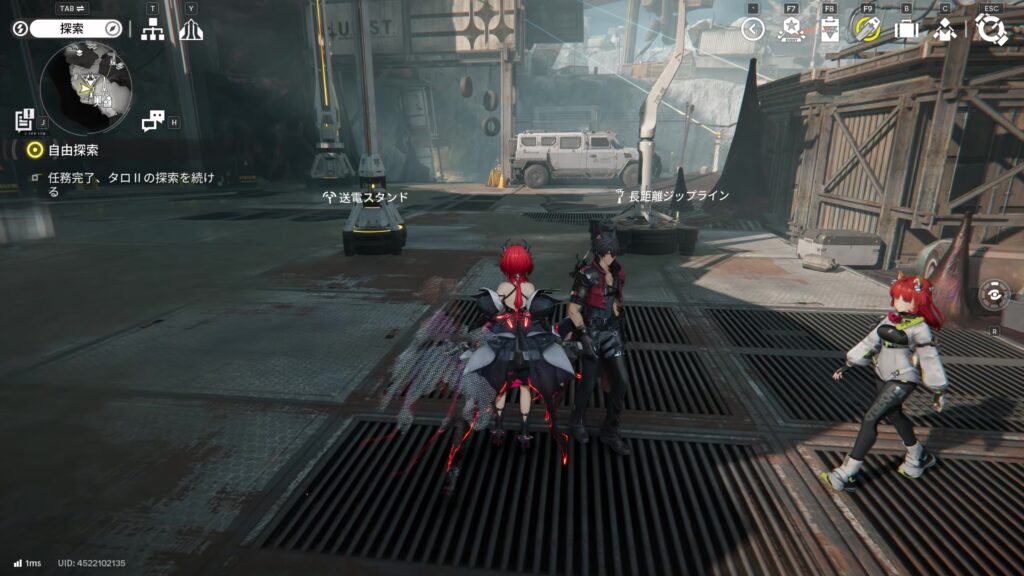Open the operator team icon
This screenshot has width=1024, height=576.
tap(945, 29)
